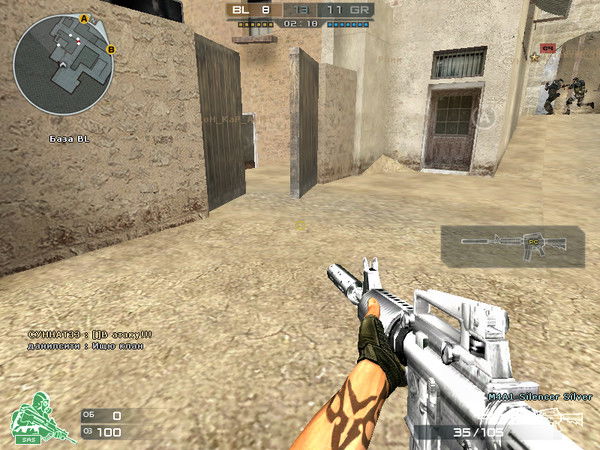Click the circular minimap radar
This screenshot has width=600, height=450.
click(x=64, y=64)
